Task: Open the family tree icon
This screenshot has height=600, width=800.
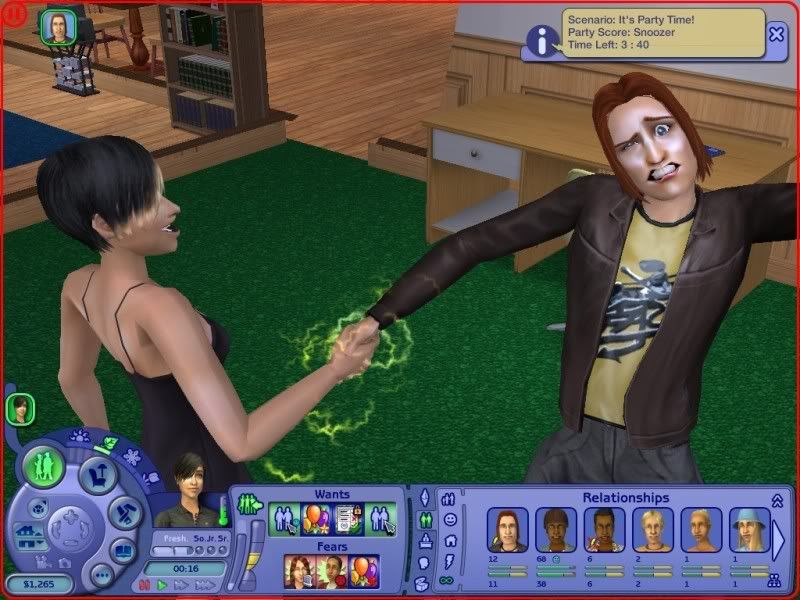Action: point(773,580)
